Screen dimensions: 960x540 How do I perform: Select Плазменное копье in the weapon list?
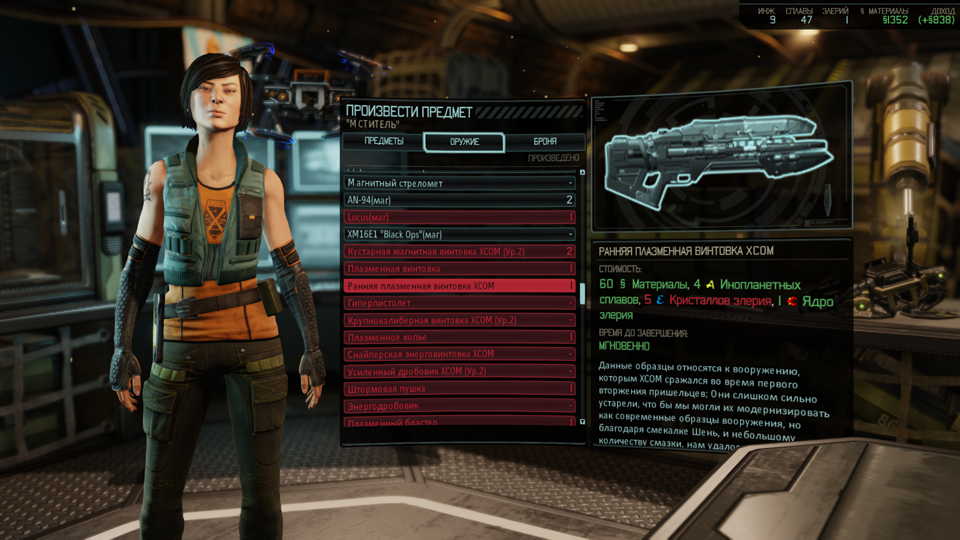pyautogui.click(x=460, y=337)
